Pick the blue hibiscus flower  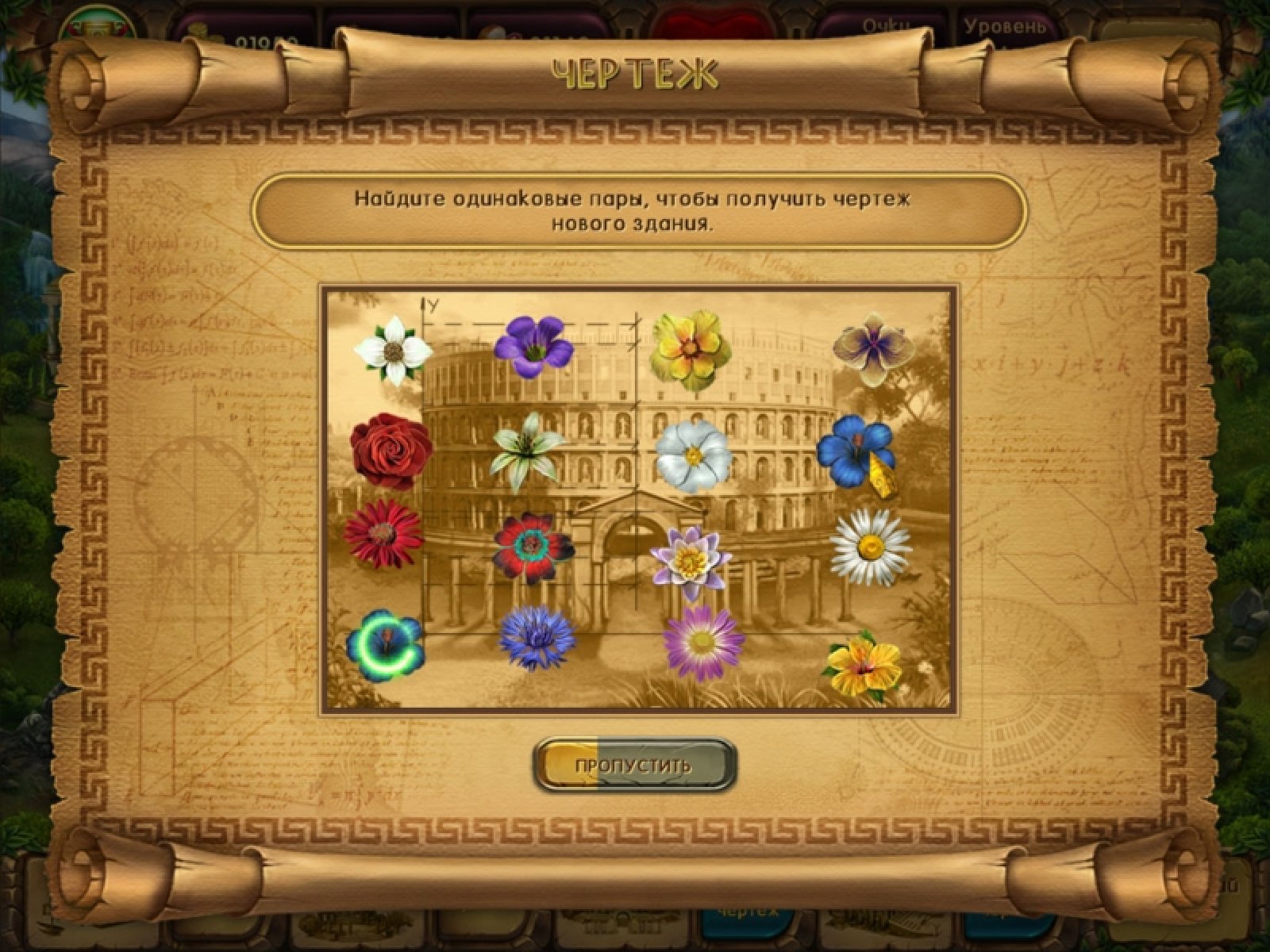[x=856, y=451]
